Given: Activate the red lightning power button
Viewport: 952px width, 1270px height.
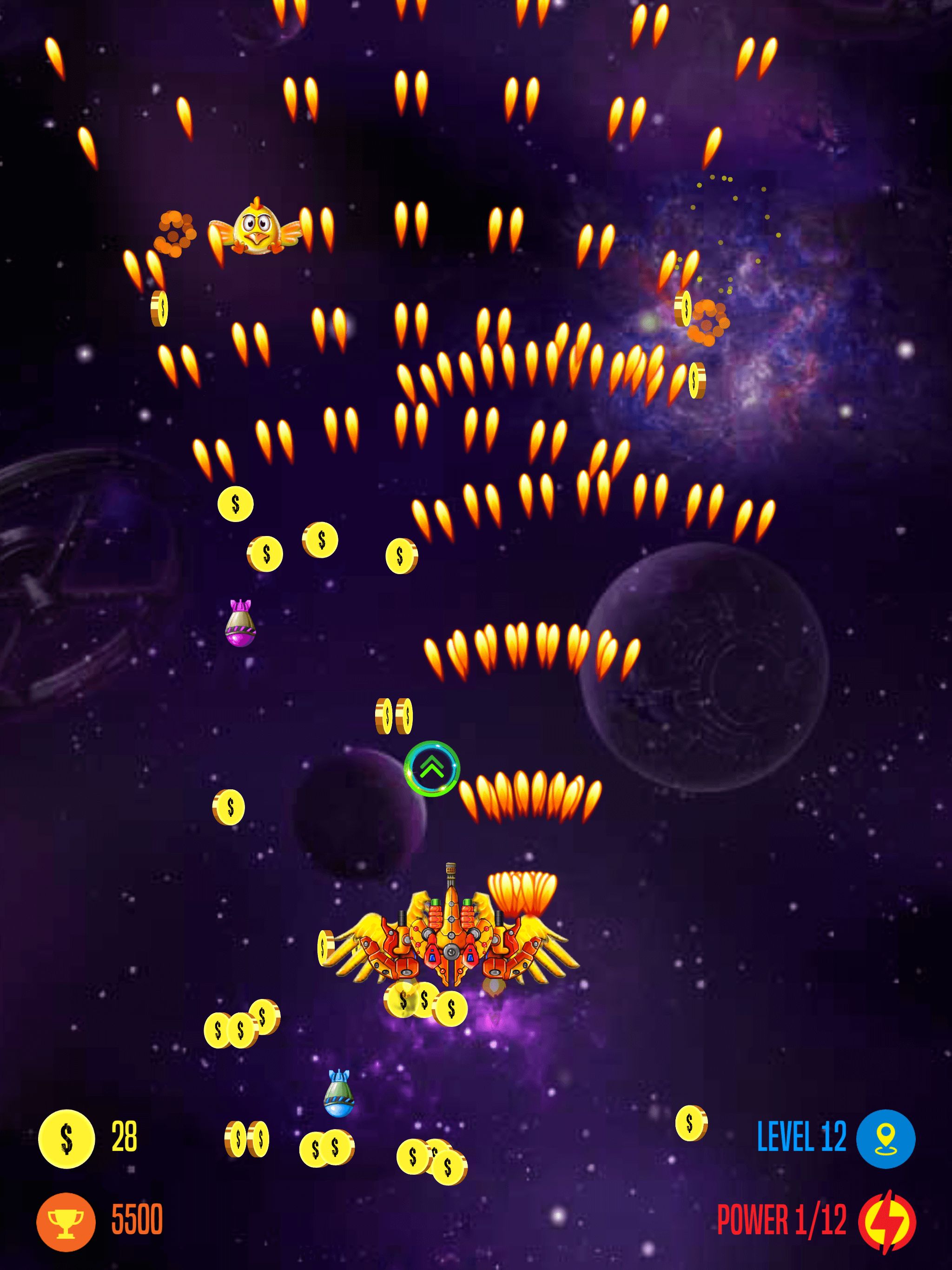Looking at the screenshot, I should click(886, 1221).
